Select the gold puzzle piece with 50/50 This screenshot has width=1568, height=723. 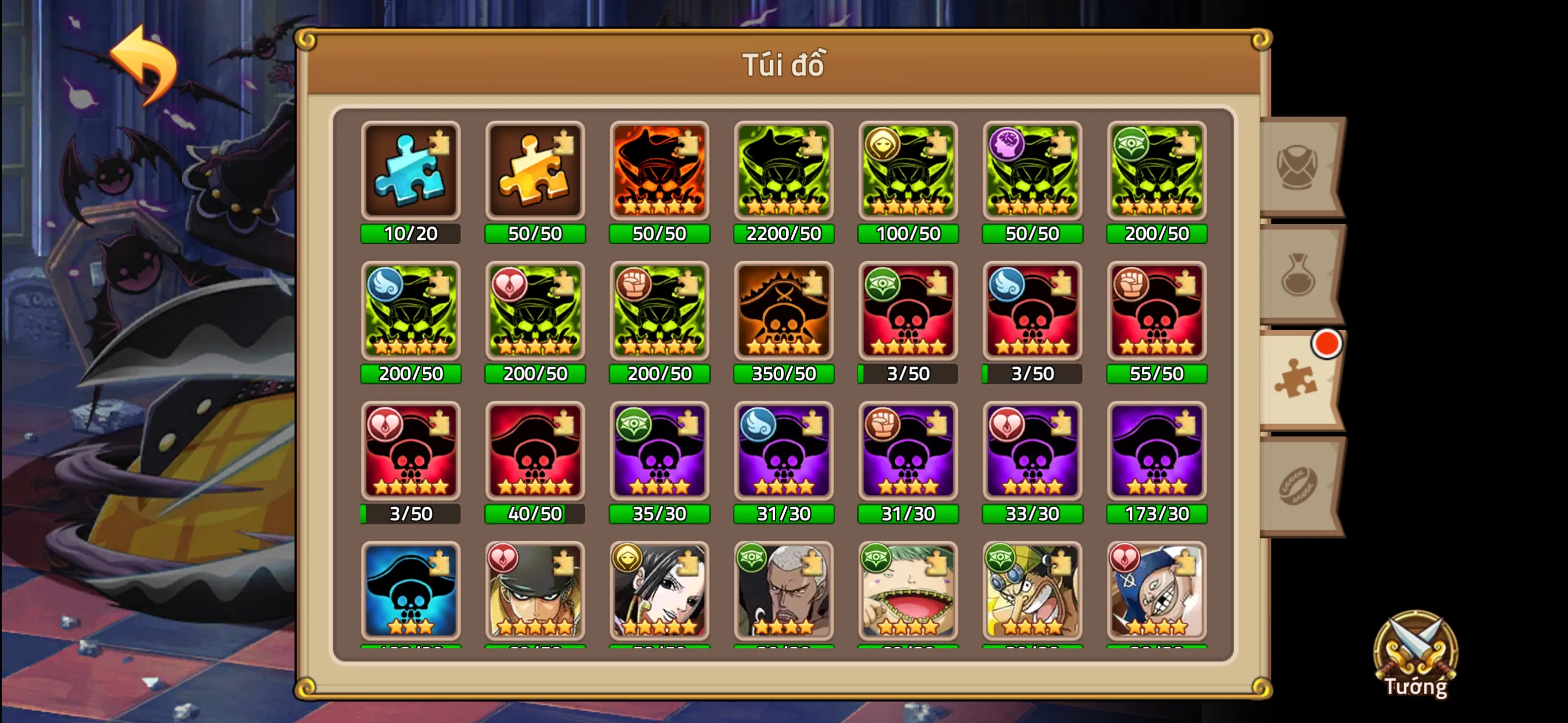click(535, 171)
